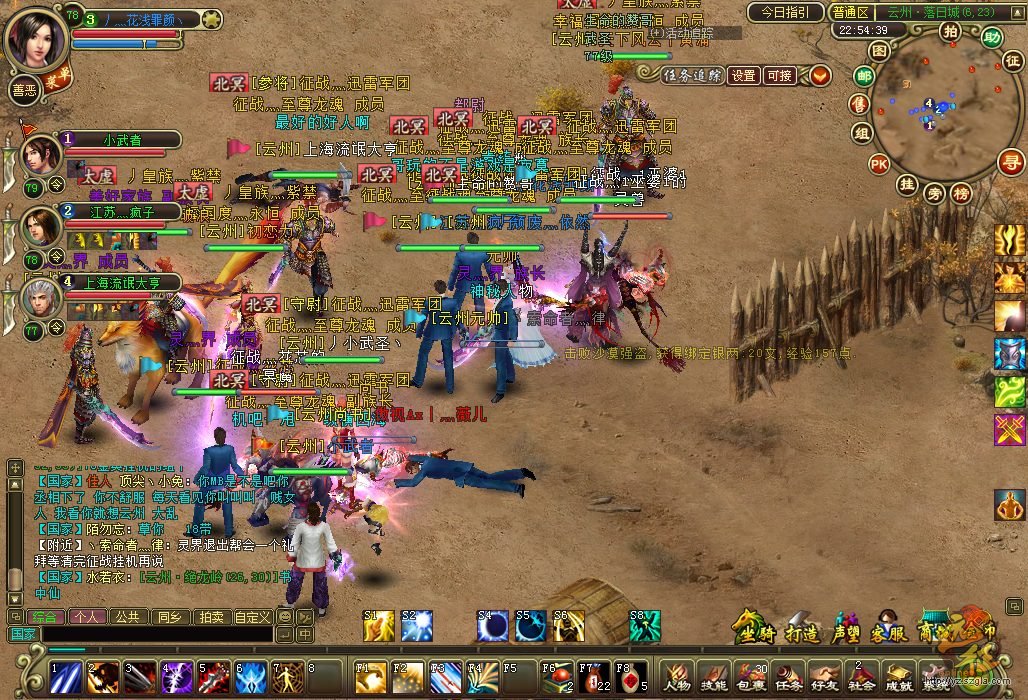Open the 图 map button

[x=879, y=50]
